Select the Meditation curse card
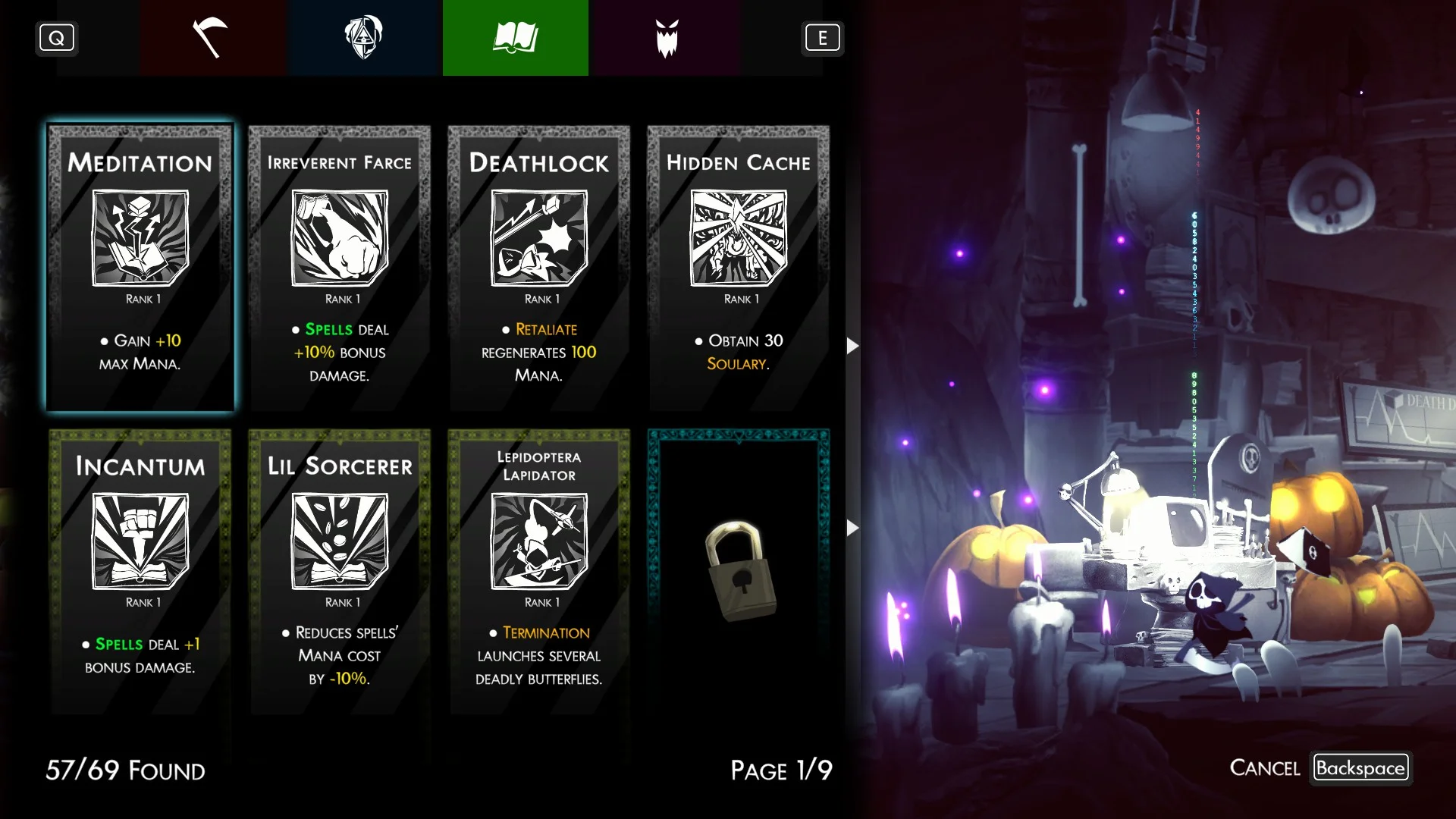Viewport: 1456px width, 819px height. coord(140,267)
